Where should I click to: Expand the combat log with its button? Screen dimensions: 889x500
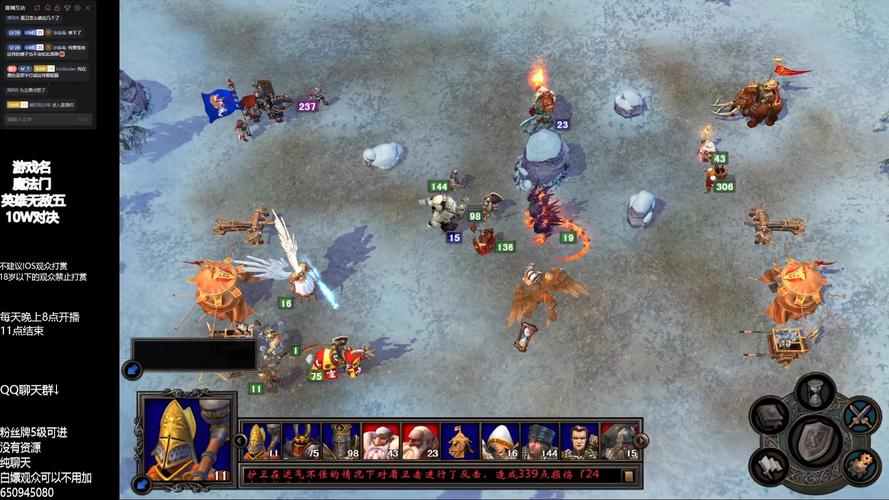coord(629,476)
